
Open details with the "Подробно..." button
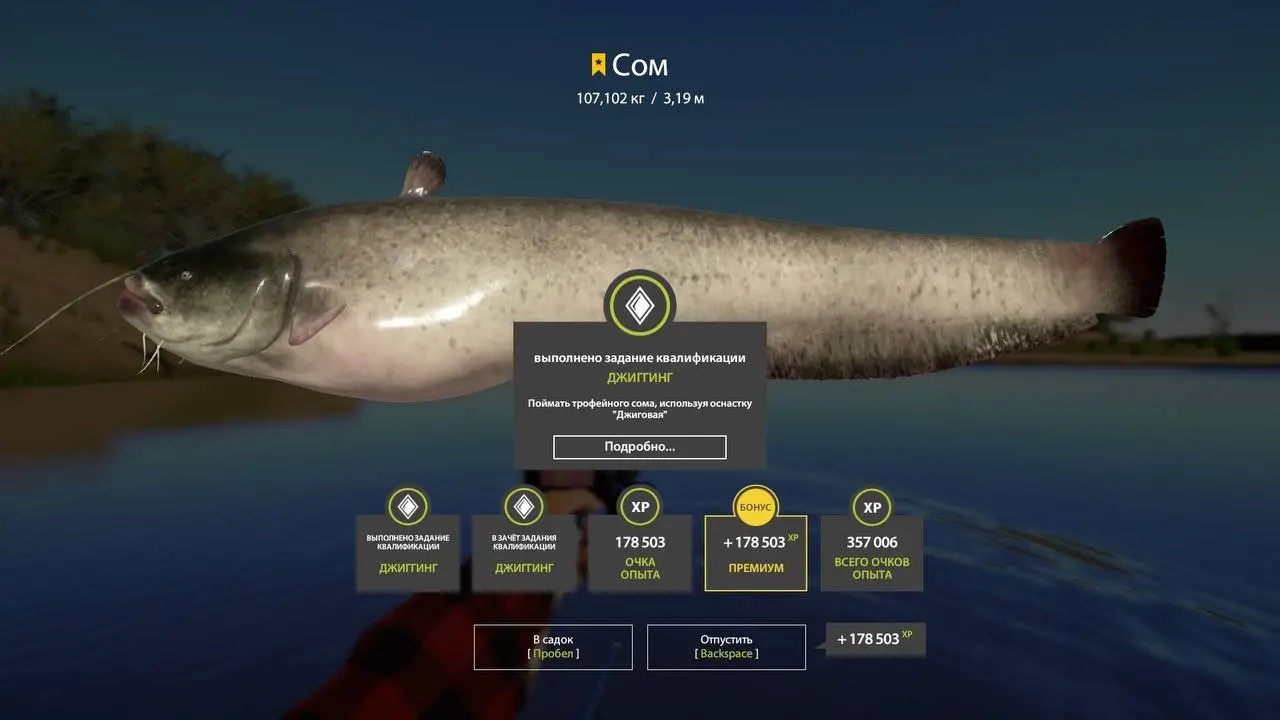click(640, 447)
